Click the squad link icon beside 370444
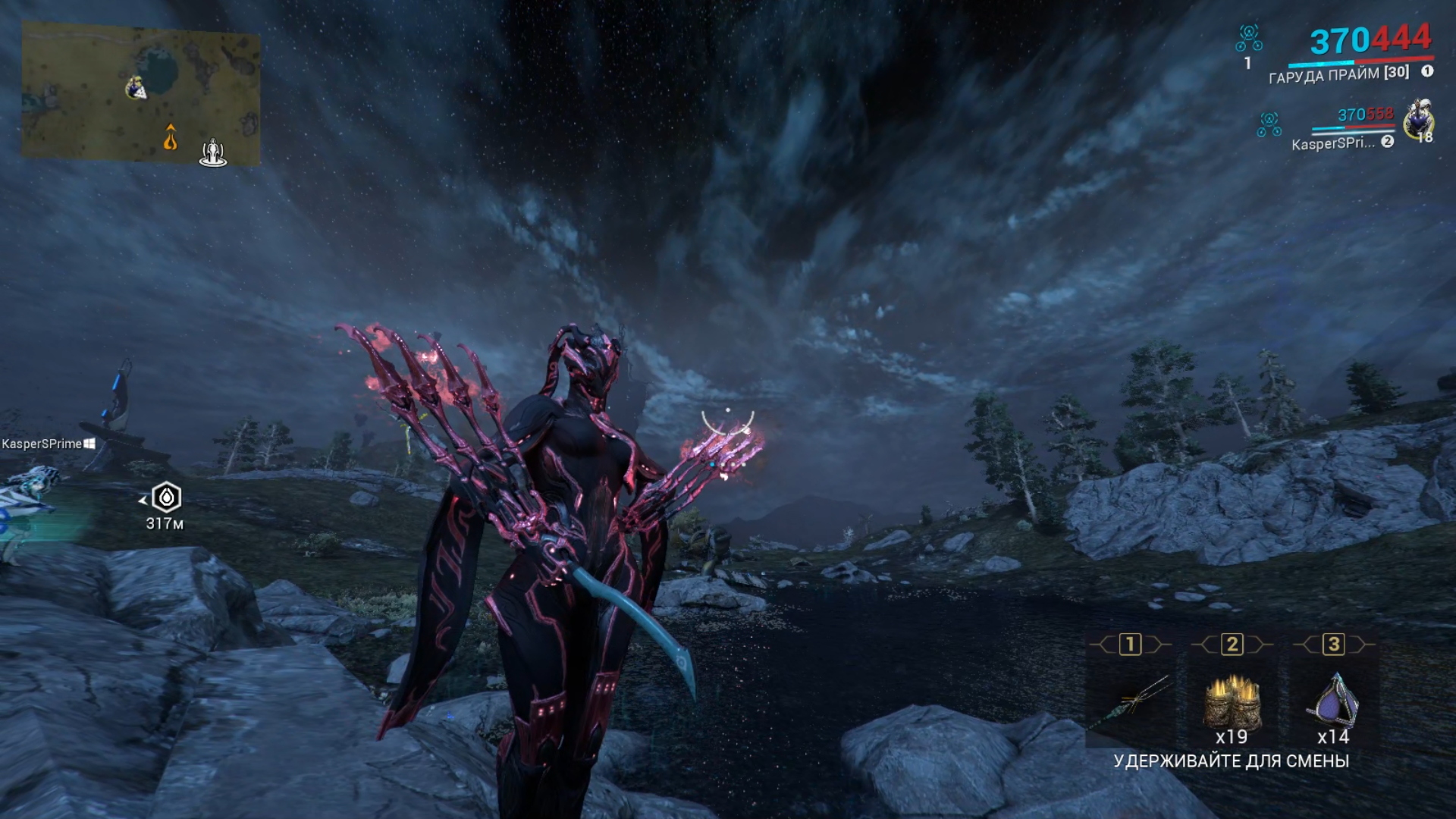 (x=1249, y=38)
